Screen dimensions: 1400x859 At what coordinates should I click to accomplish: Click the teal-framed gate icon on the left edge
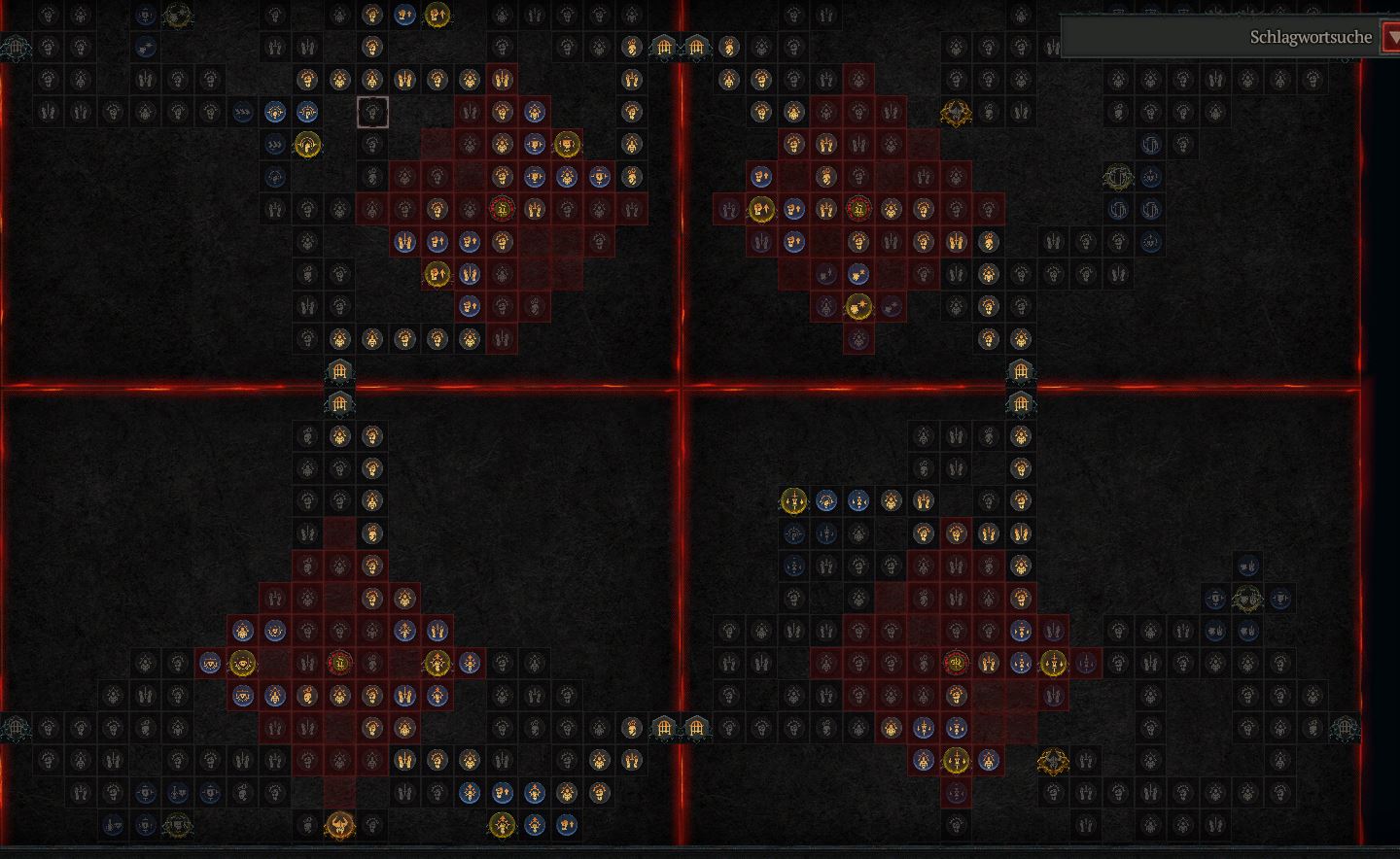(16, 46)
